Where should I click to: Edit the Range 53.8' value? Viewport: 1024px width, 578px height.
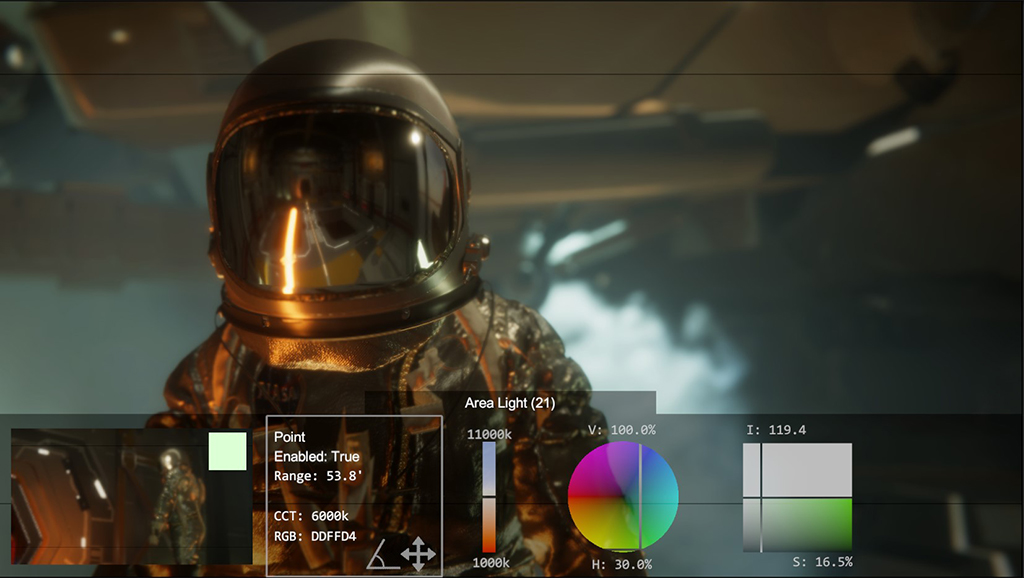(x=311, y=476)
